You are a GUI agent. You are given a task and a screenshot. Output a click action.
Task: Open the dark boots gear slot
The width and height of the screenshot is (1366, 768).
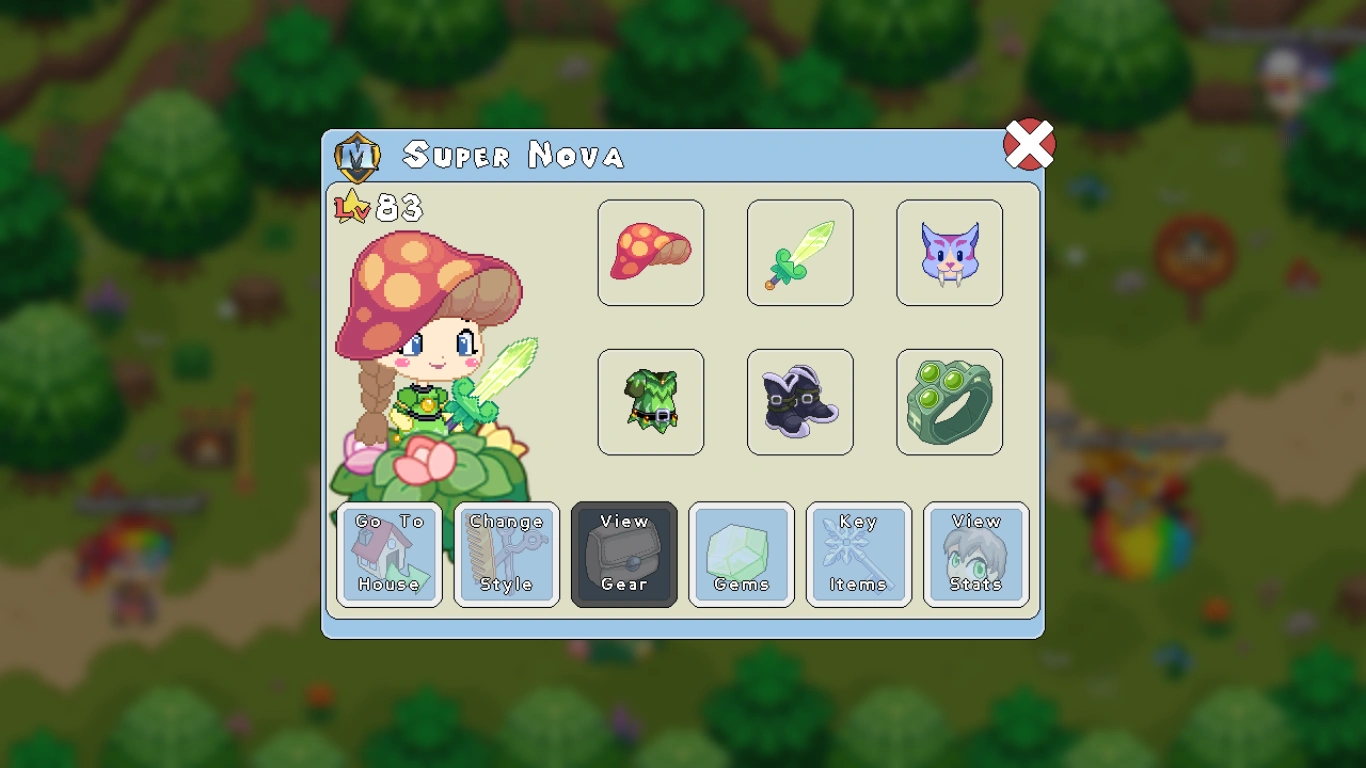click(799, 402)
